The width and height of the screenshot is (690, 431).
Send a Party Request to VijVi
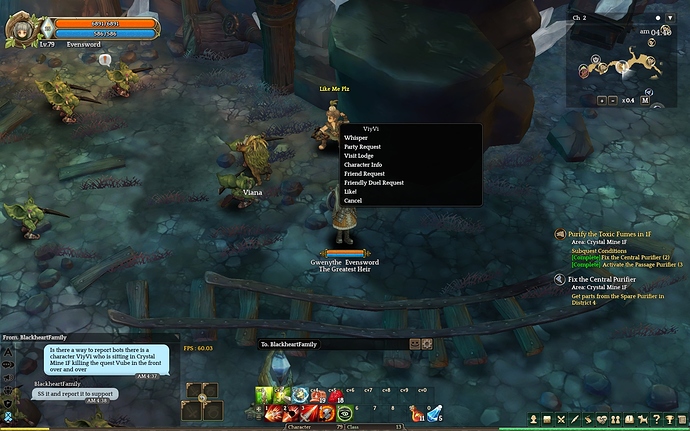click(362, 147)
